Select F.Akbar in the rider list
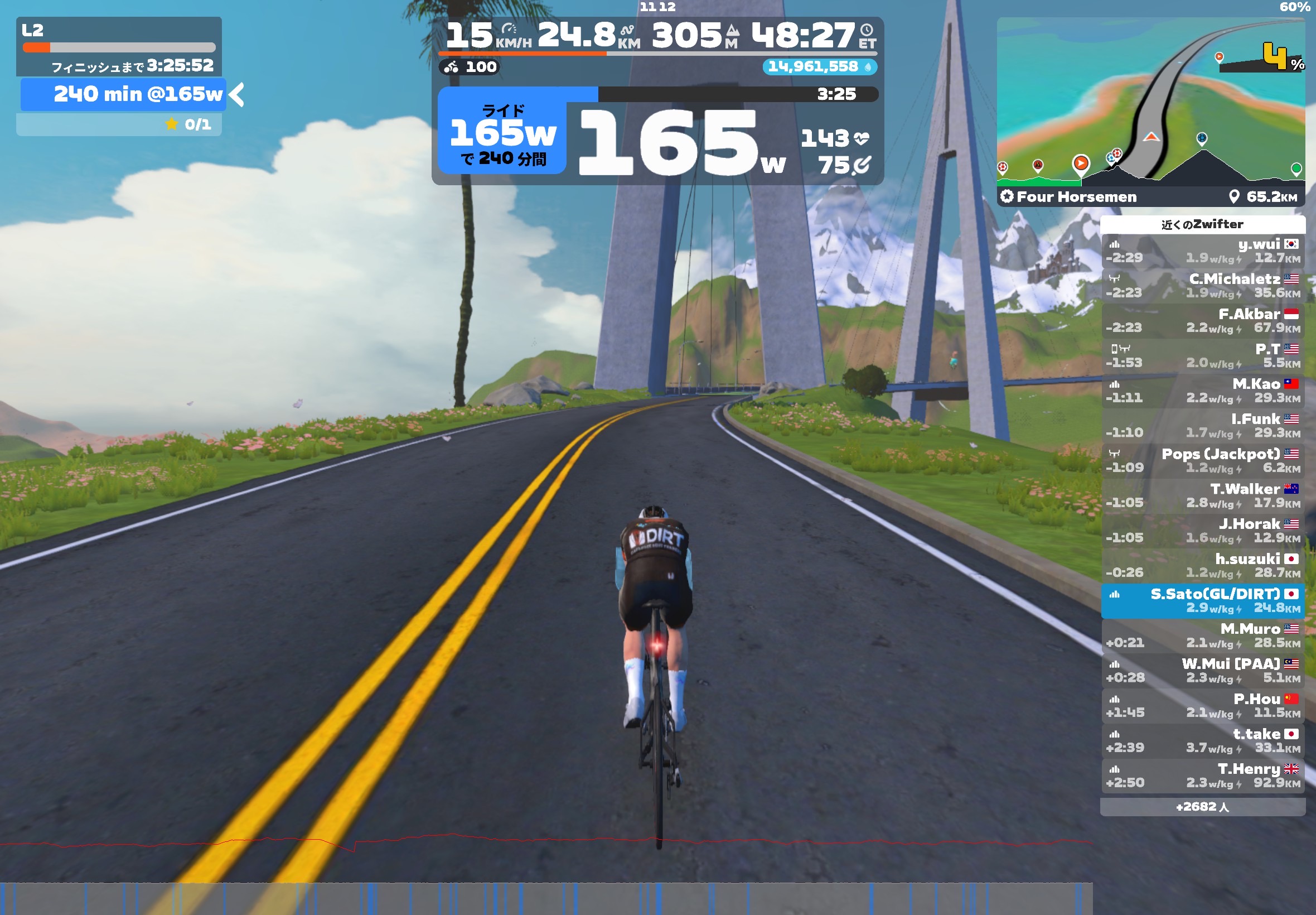 click(1202, 320)
